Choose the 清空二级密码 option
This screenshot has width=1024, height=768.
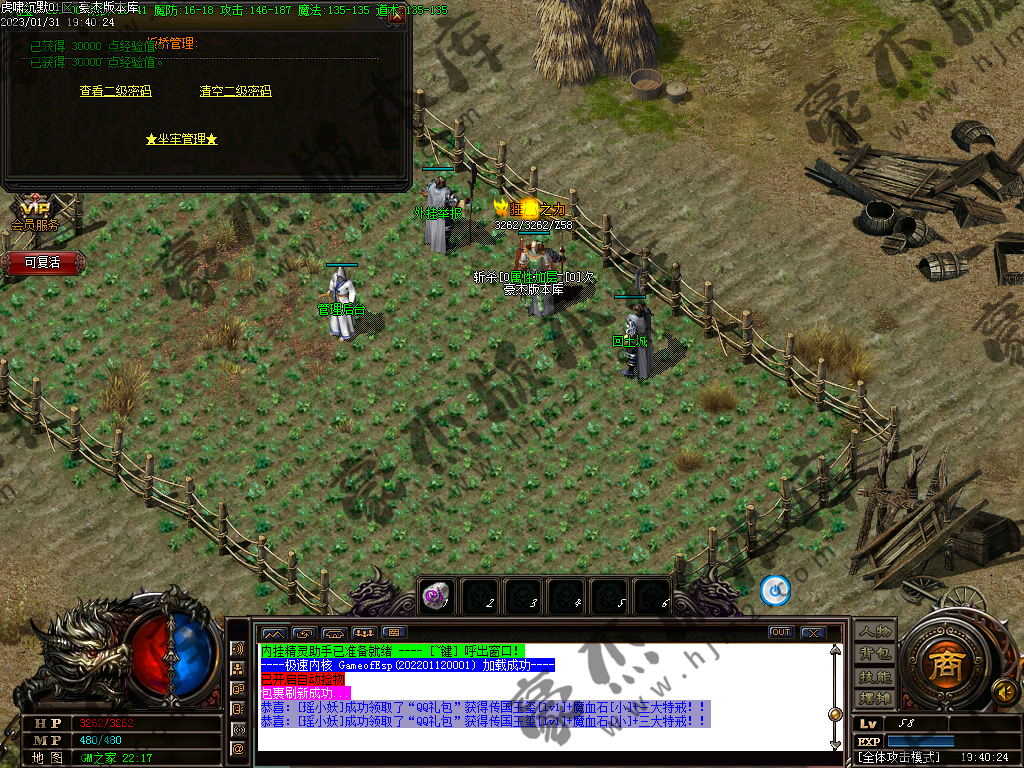coord(235,91)
